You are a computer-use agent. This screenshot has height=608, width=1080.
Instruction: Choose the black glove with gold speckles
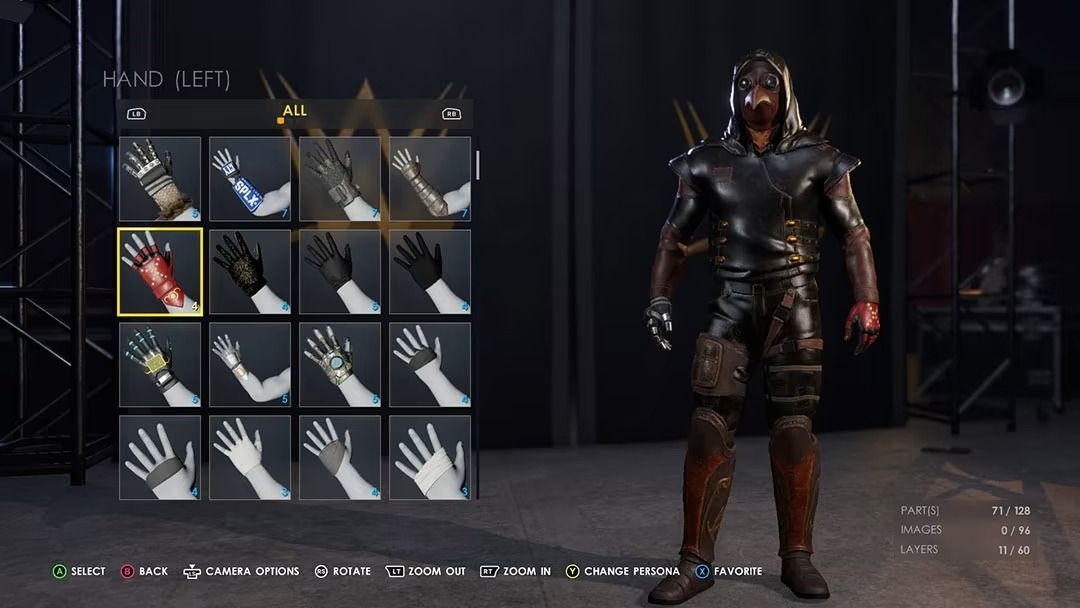[250, 272]
